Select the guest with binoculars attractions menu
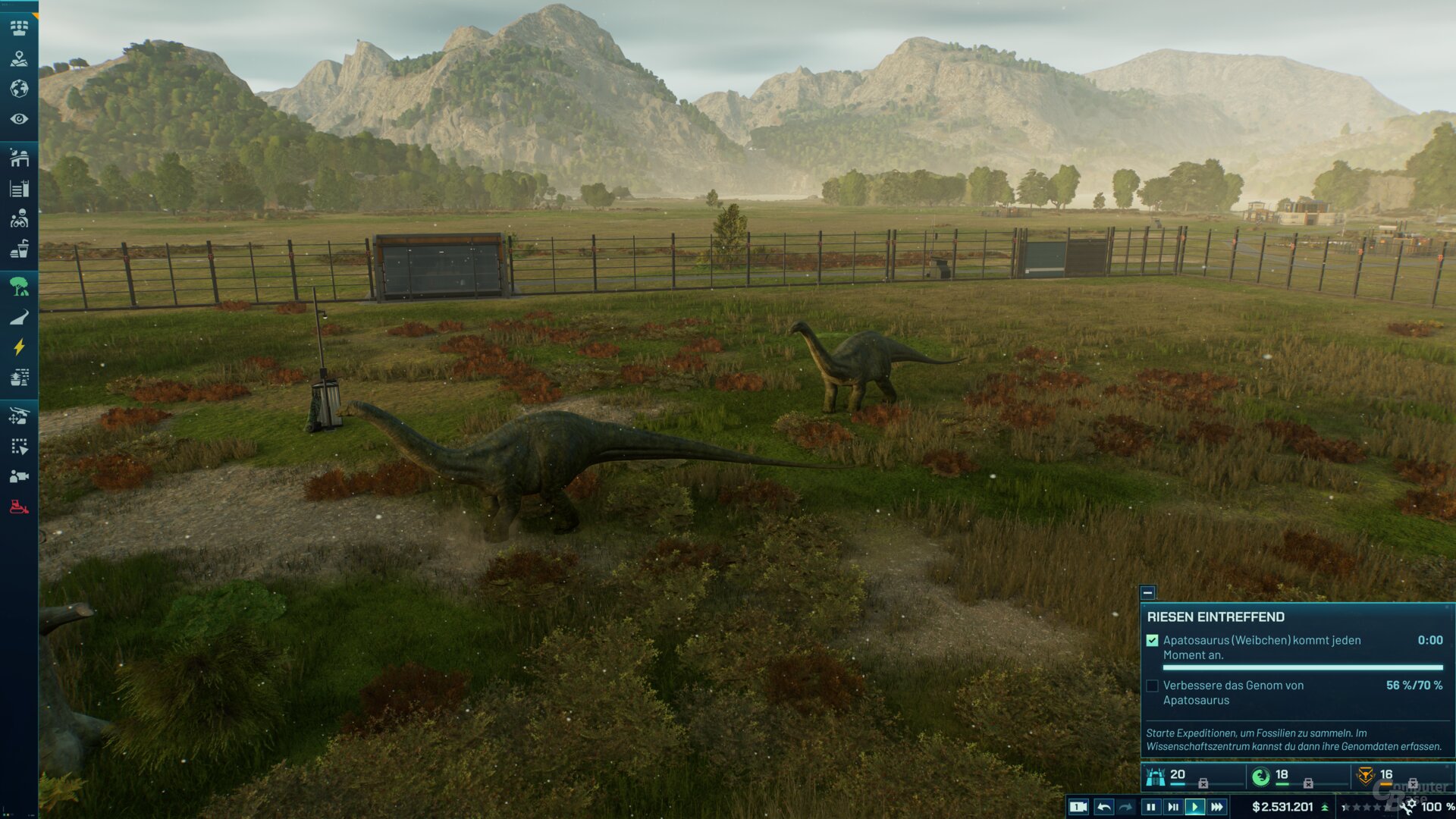Viewport: 1456px width, 819px height. coord(19,219)
